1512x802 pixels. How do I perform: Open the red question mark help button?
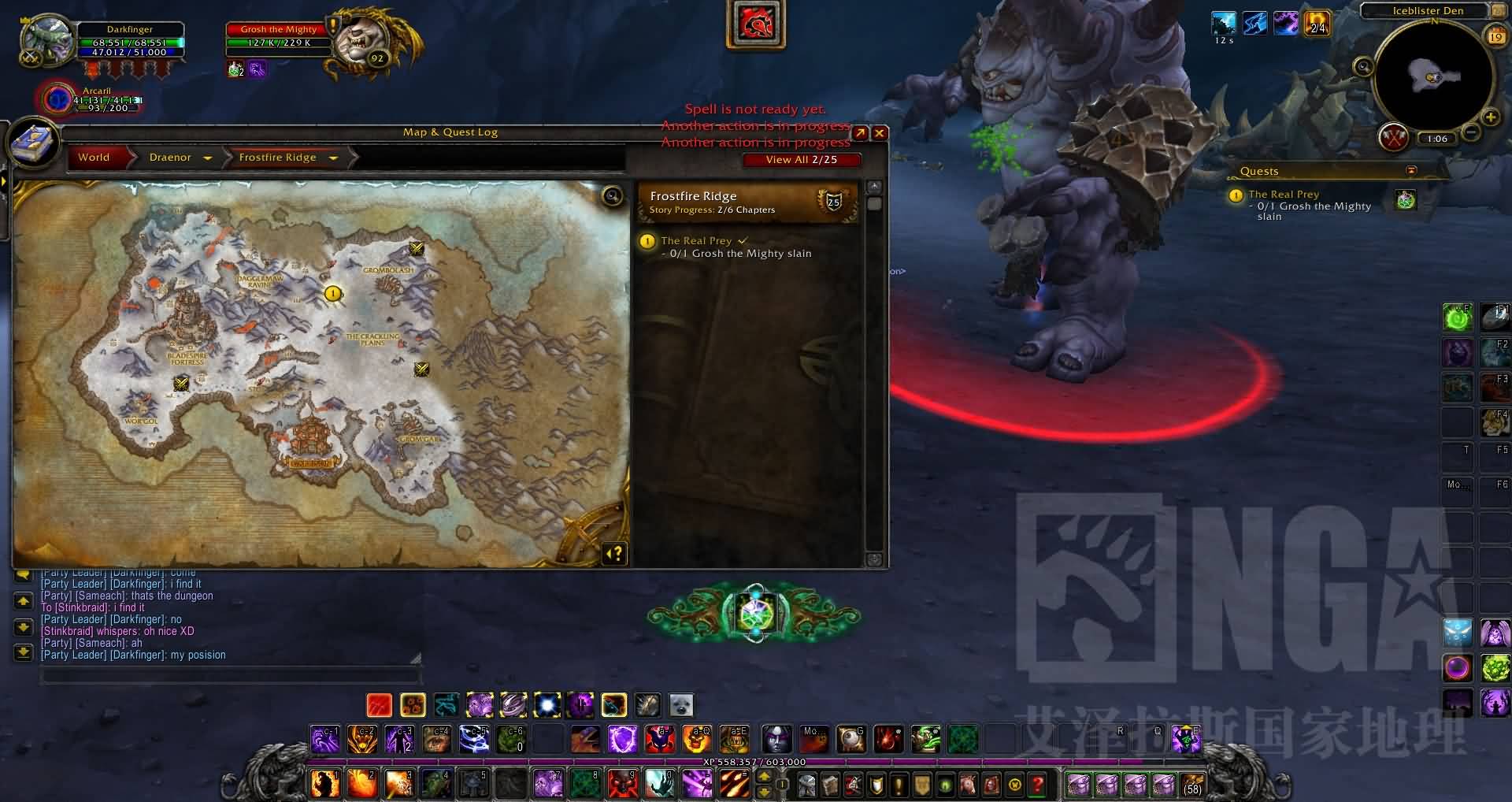pyautogui.click(x=1038, y=785)
